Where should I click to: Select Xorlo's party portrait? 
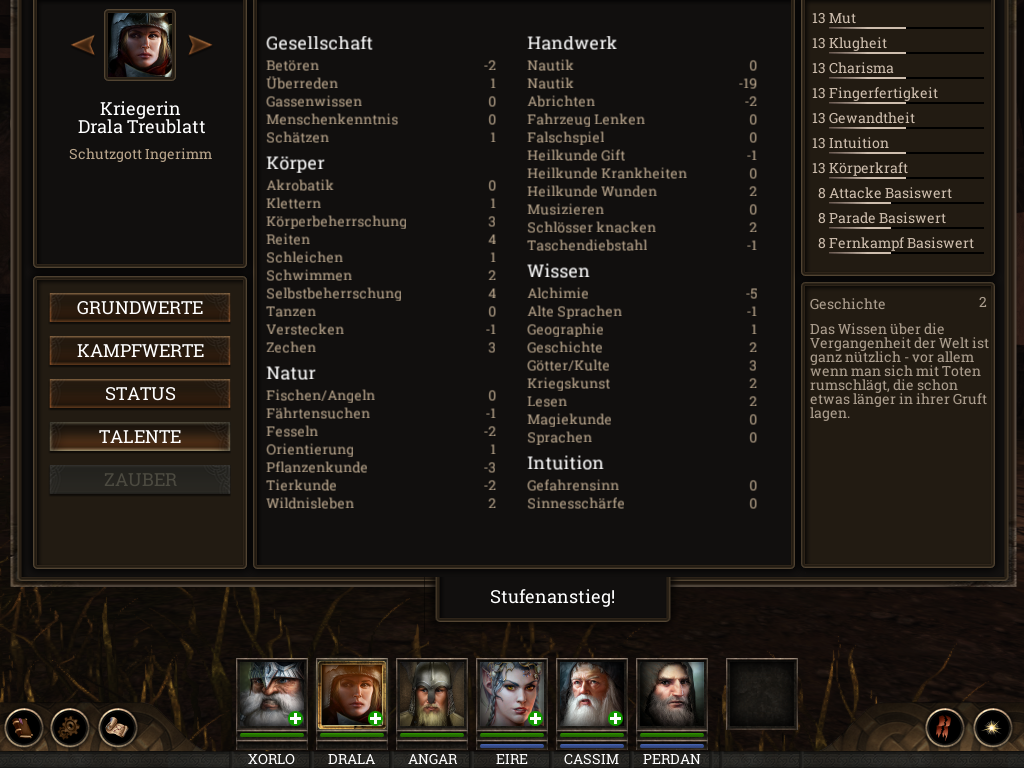coord(271,694)
